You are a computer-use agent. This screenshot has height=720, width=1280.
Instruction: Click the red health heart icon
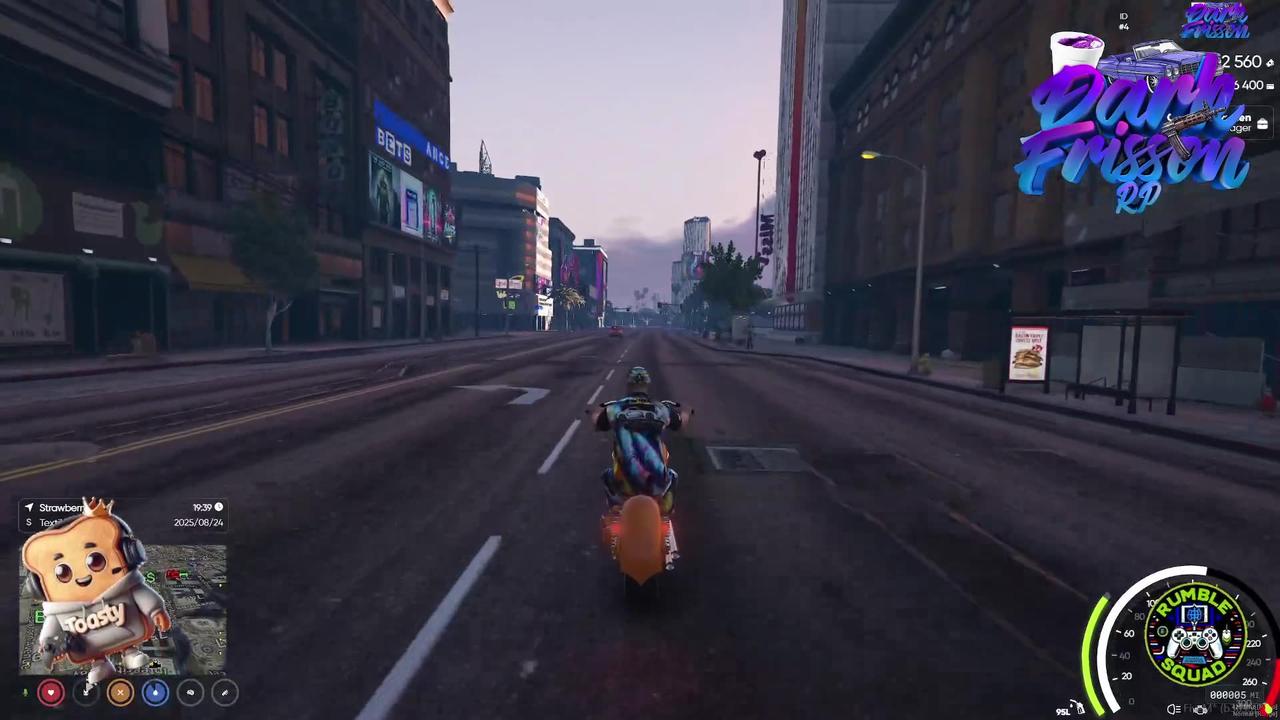click(x=50, y=692)
